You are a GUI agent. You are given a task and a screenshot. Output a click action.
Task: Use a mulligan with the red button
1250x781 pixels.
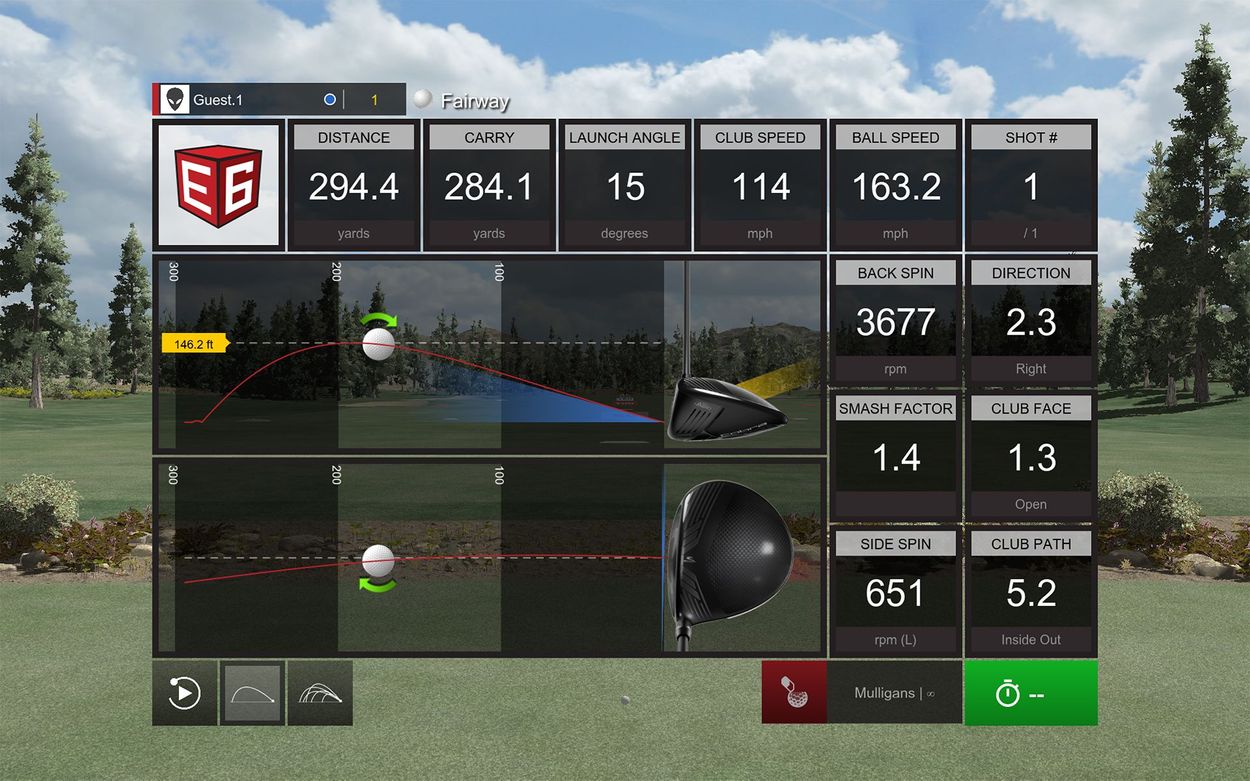[x=794, y=693]
